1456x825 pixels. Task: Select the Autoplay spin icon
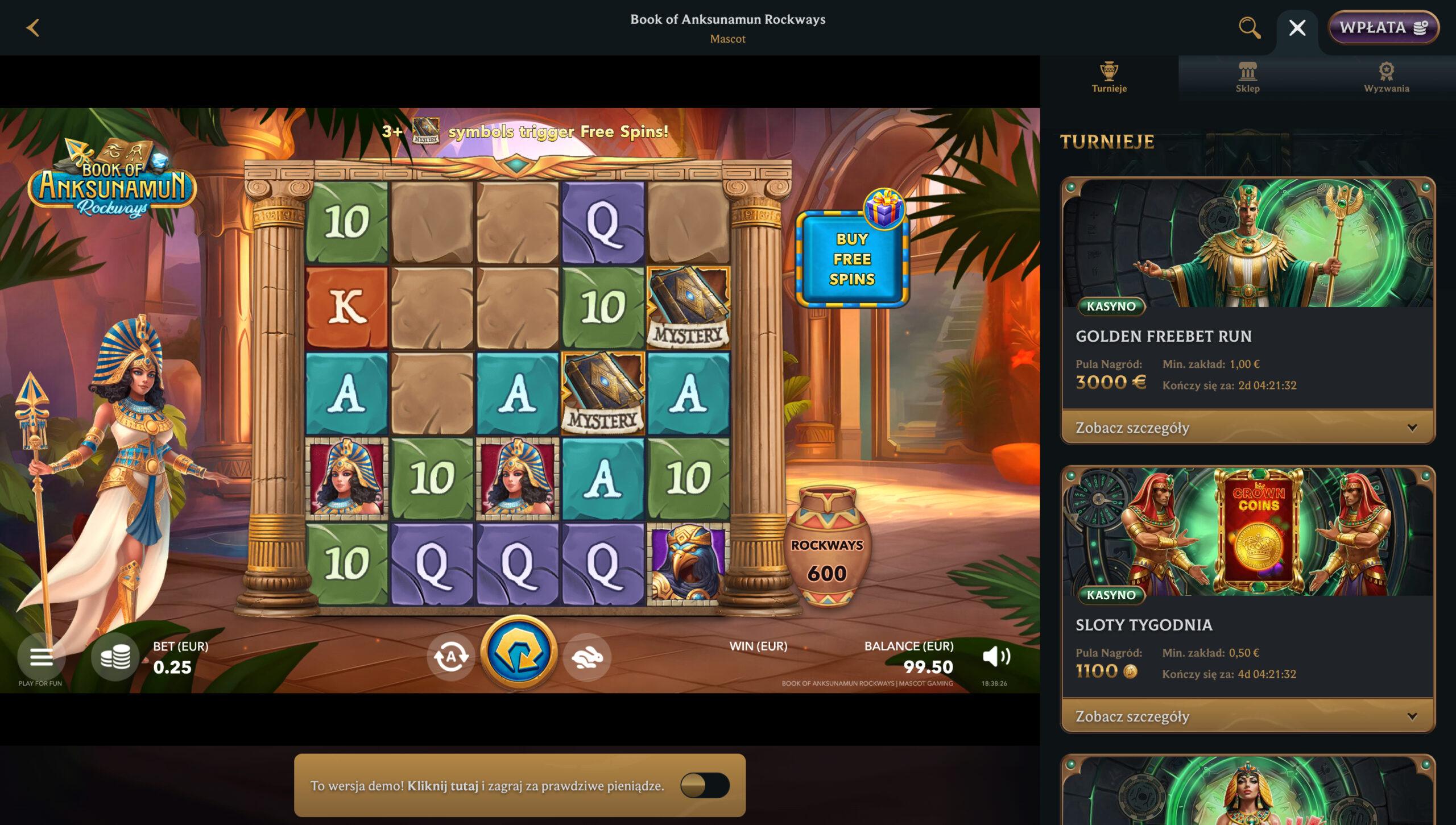point(452,657)
